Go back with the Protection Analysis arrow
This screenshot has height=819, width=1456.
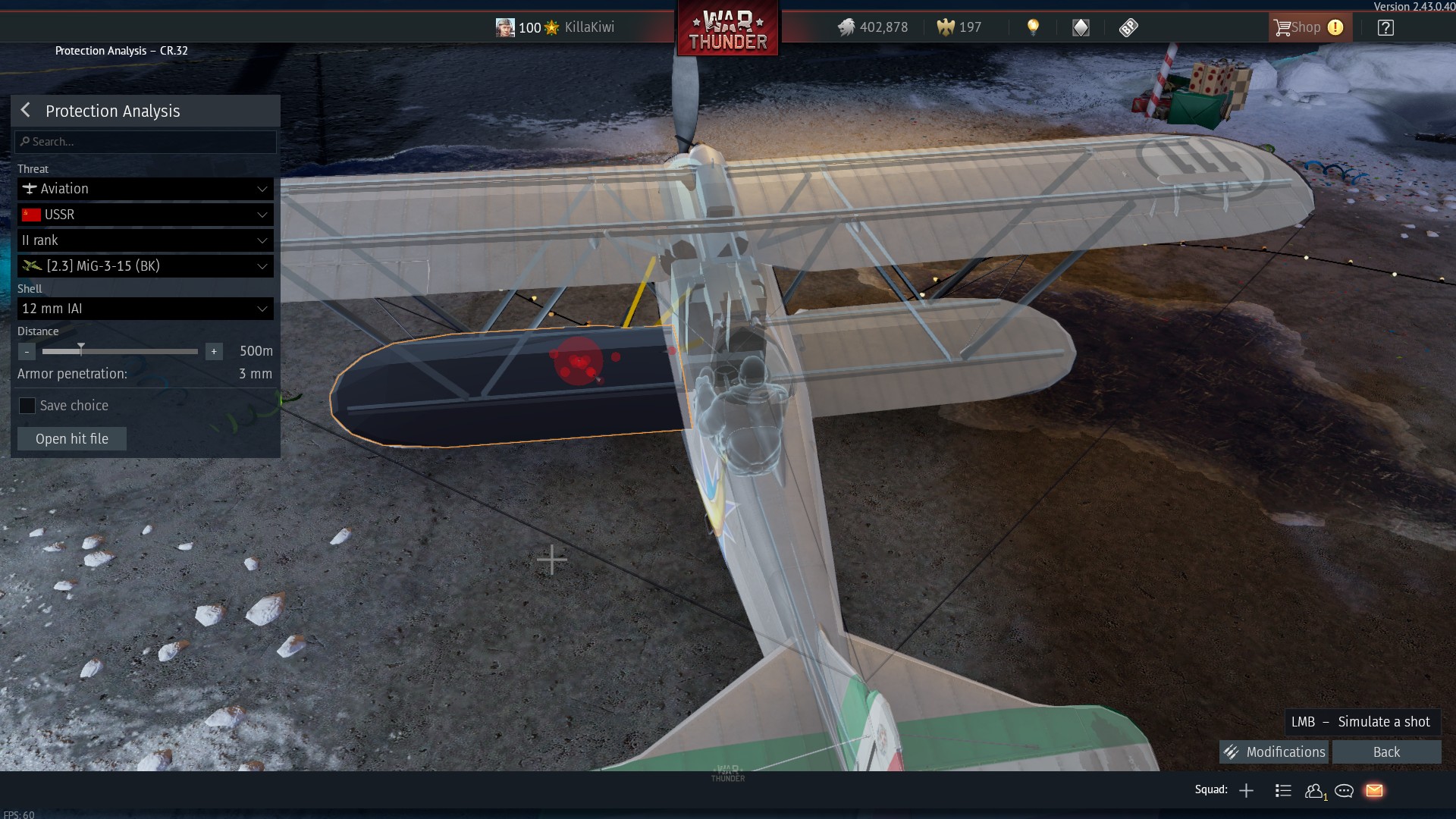tap(25, 110)
